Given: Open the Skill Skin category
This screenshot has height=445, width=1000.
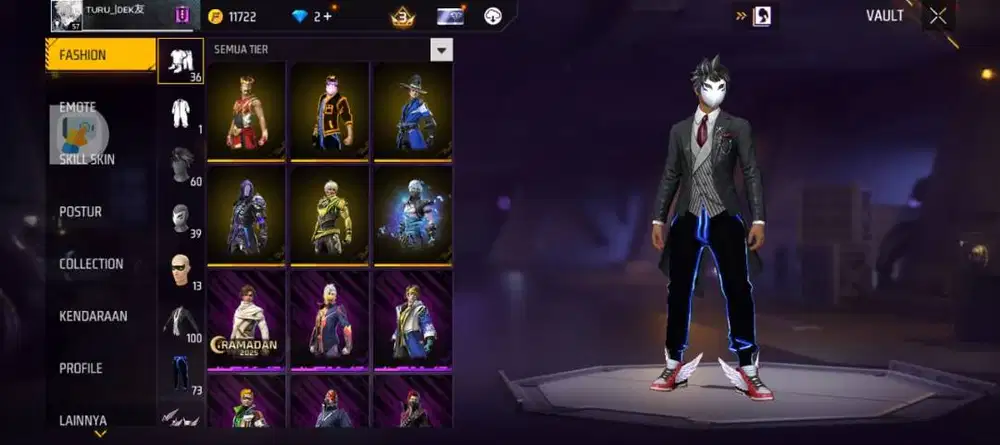Looking at the screenshot, I should point(87,159).
